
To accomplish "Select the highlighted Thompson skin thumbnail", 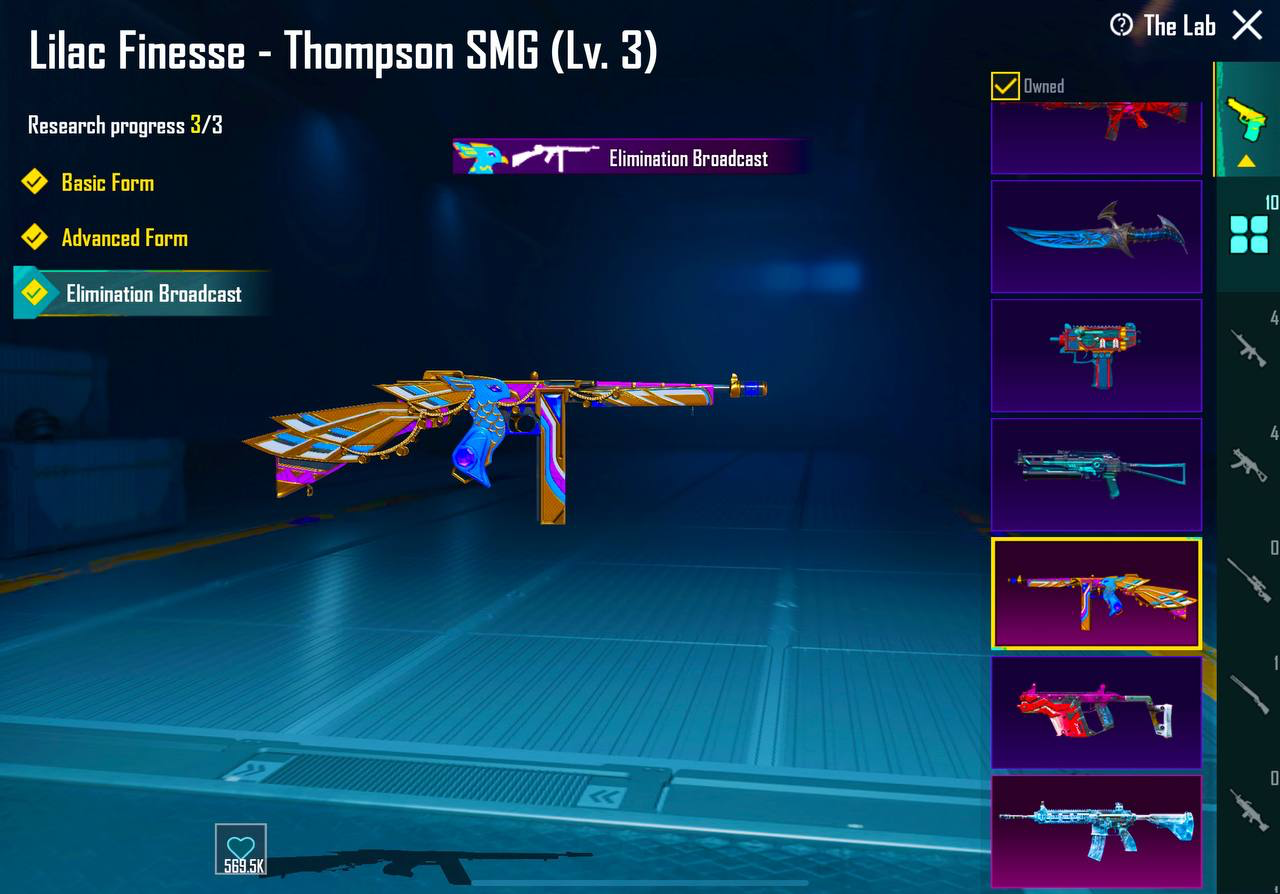I will [1096, 593].
